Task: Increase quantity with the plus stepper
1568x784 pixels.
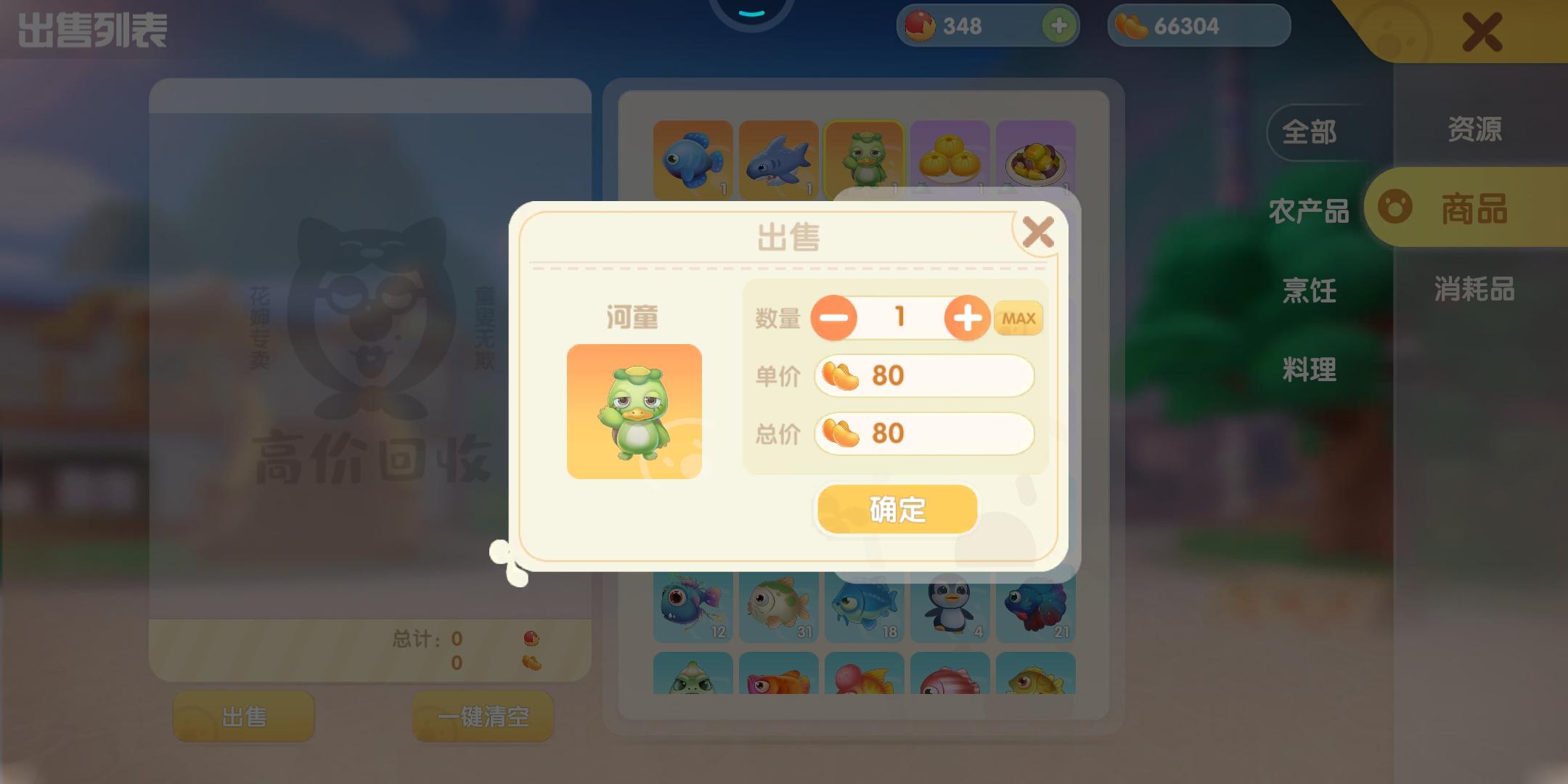Action: [x=965, y=318]
